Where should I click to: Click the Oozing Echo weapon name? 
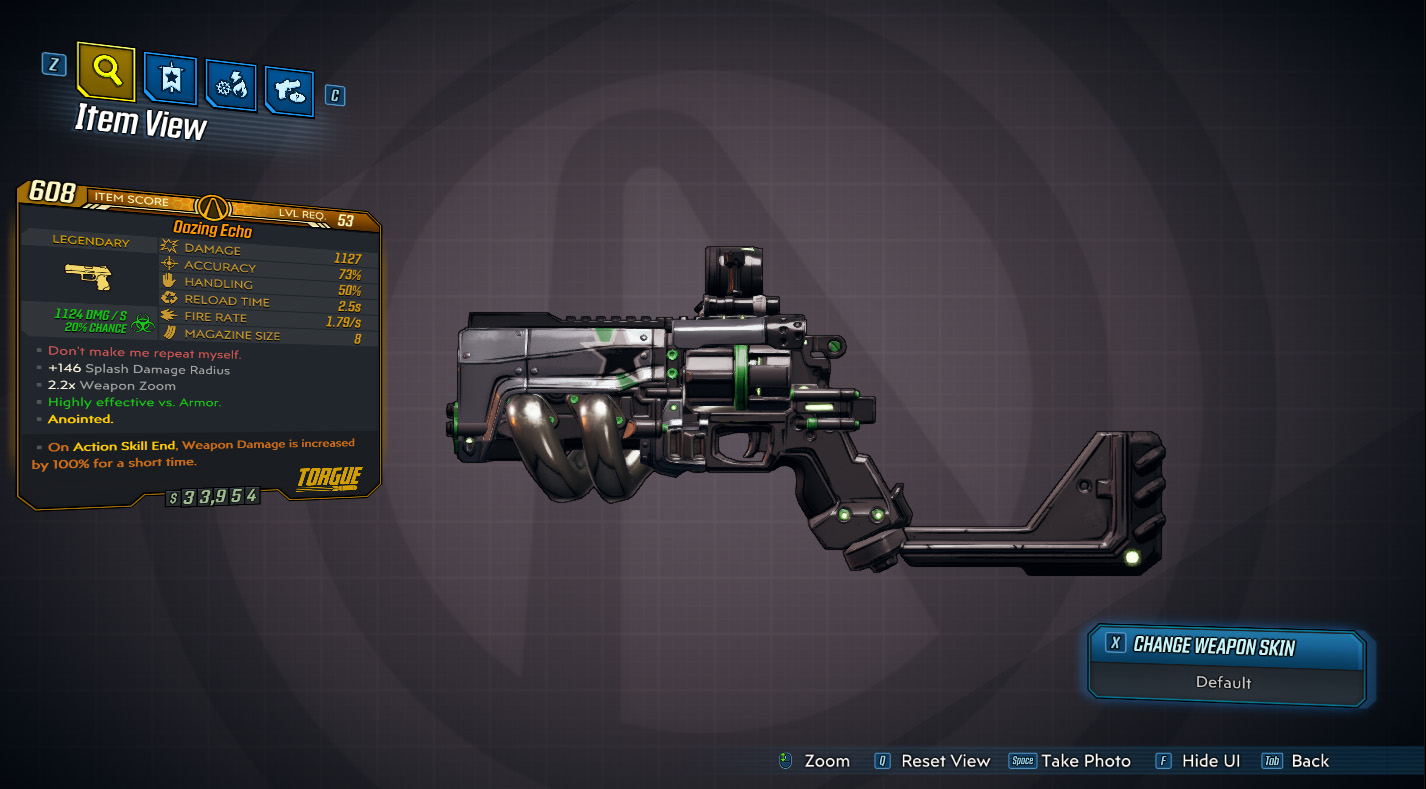[215, 229]
